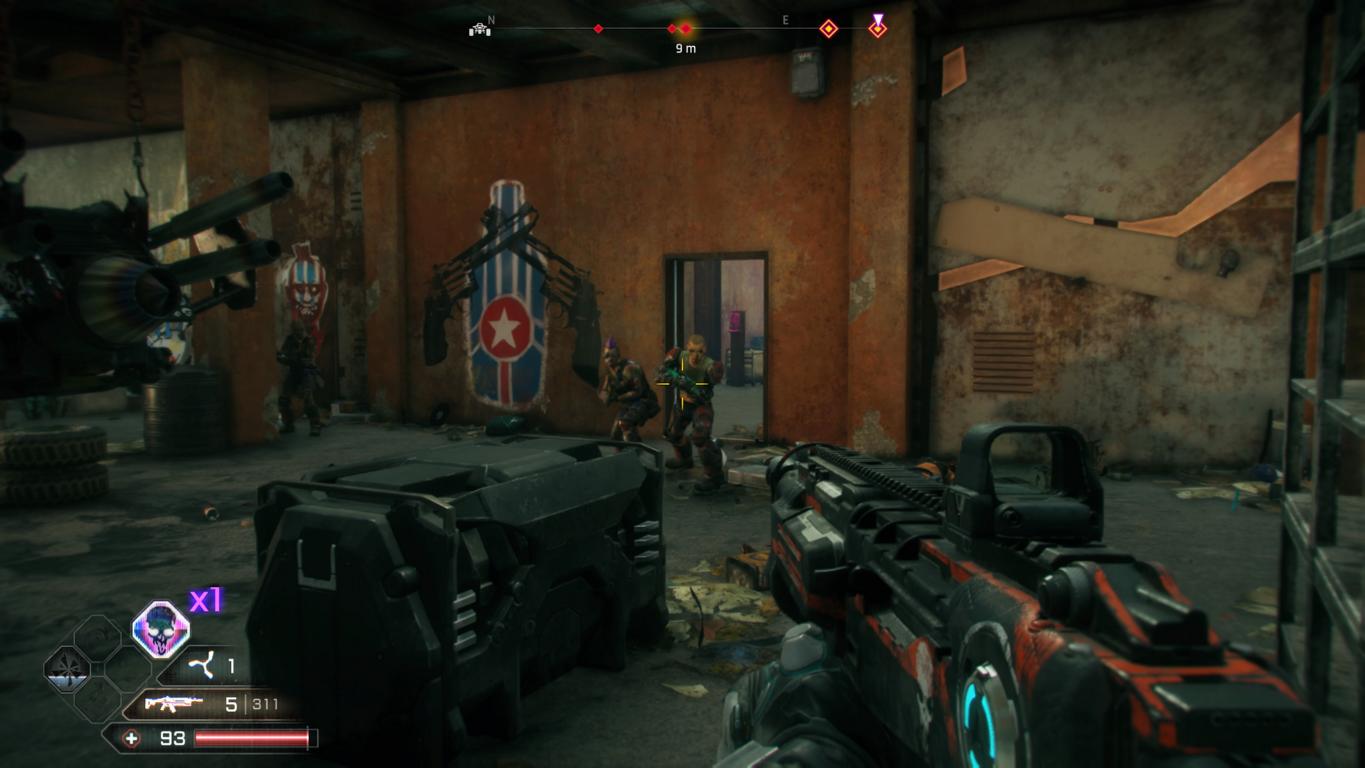Activate the ability slot in the diamond wheel
Viewport: 1365px width, 768px height.
[x=67, y=668]
